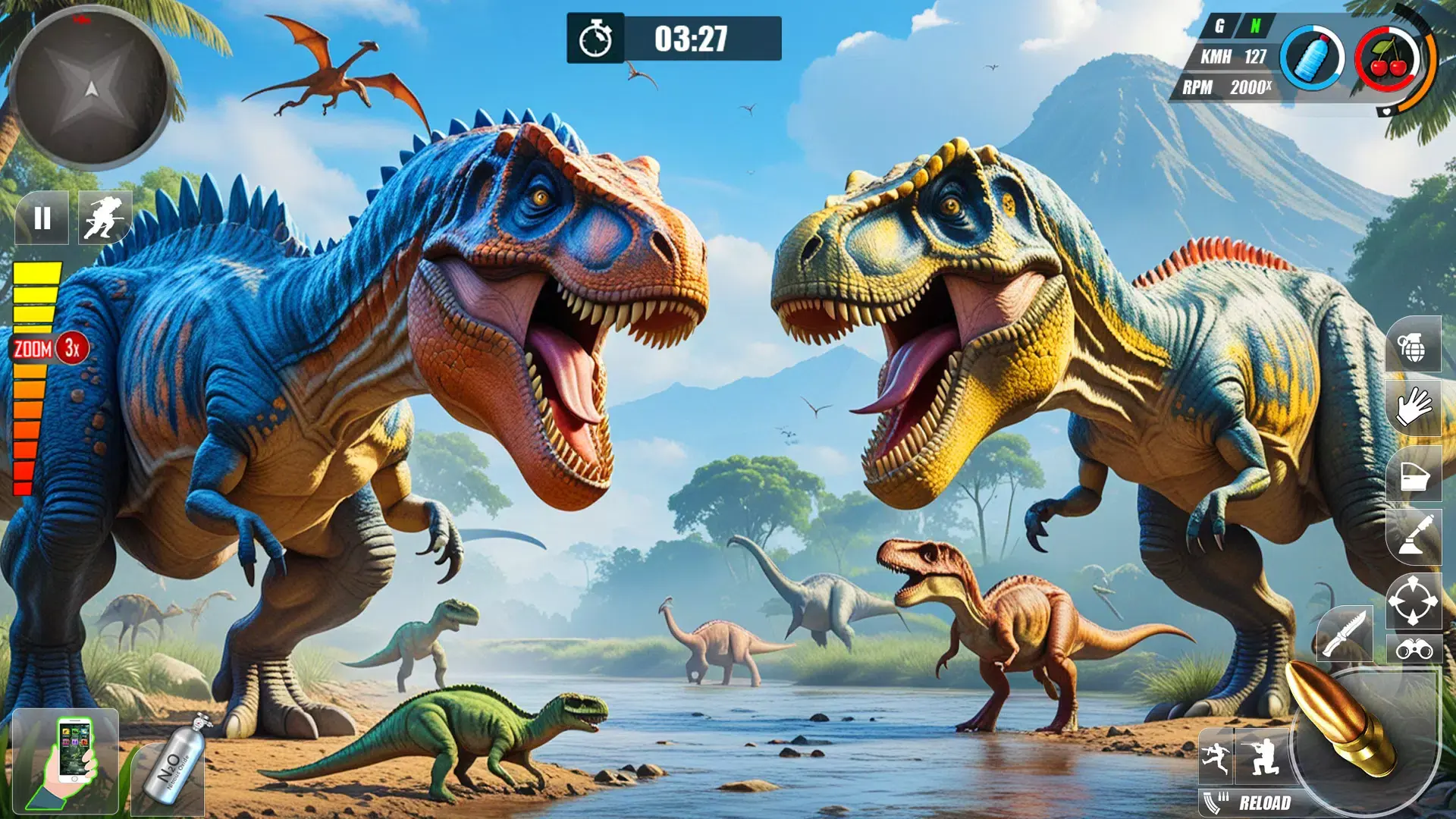Viewport: 1456px width, 819px height.
Task: Pause the game
Action: coord(42,218)
